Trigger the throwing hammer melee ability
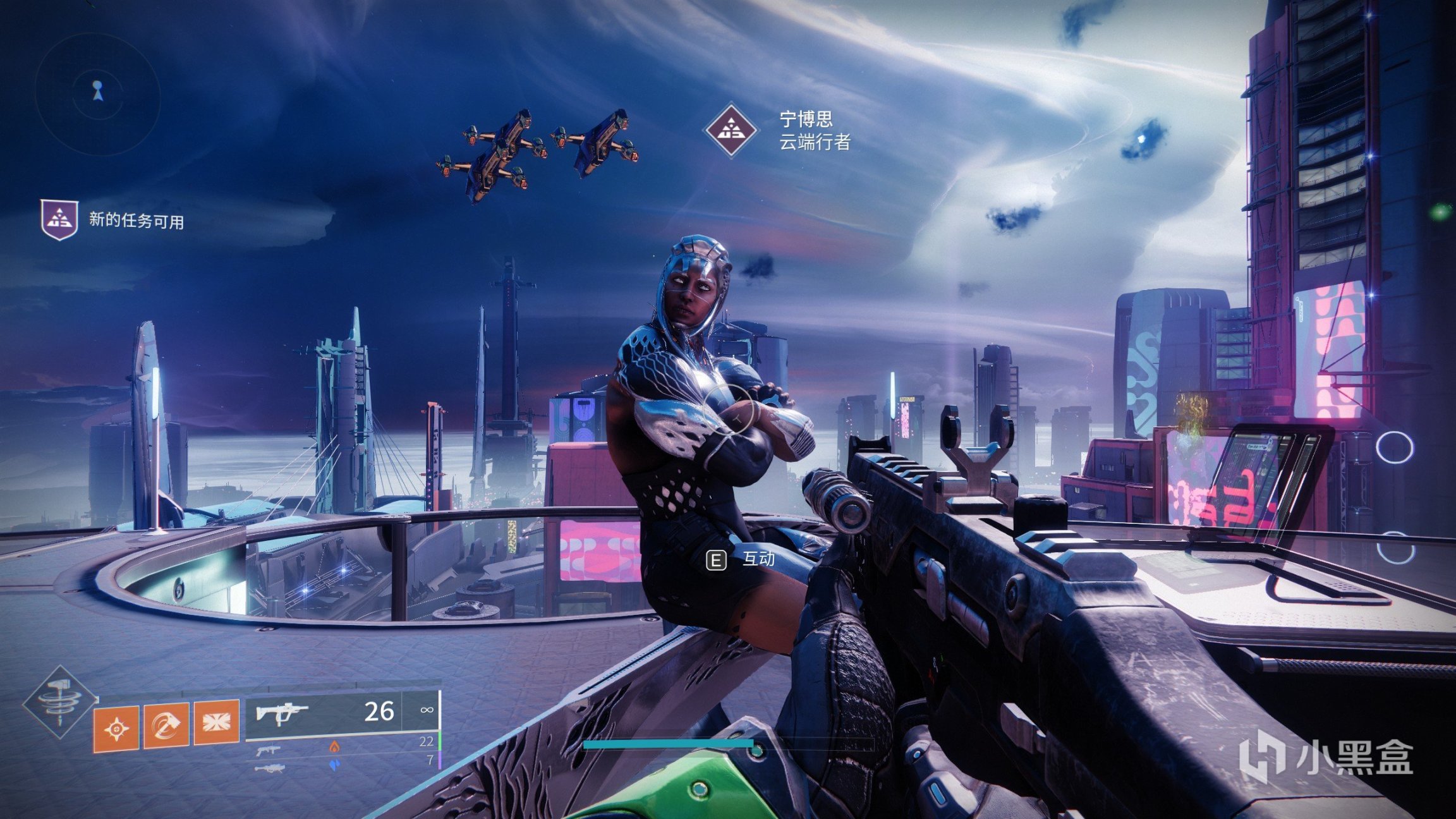 [x=166, y=725]
